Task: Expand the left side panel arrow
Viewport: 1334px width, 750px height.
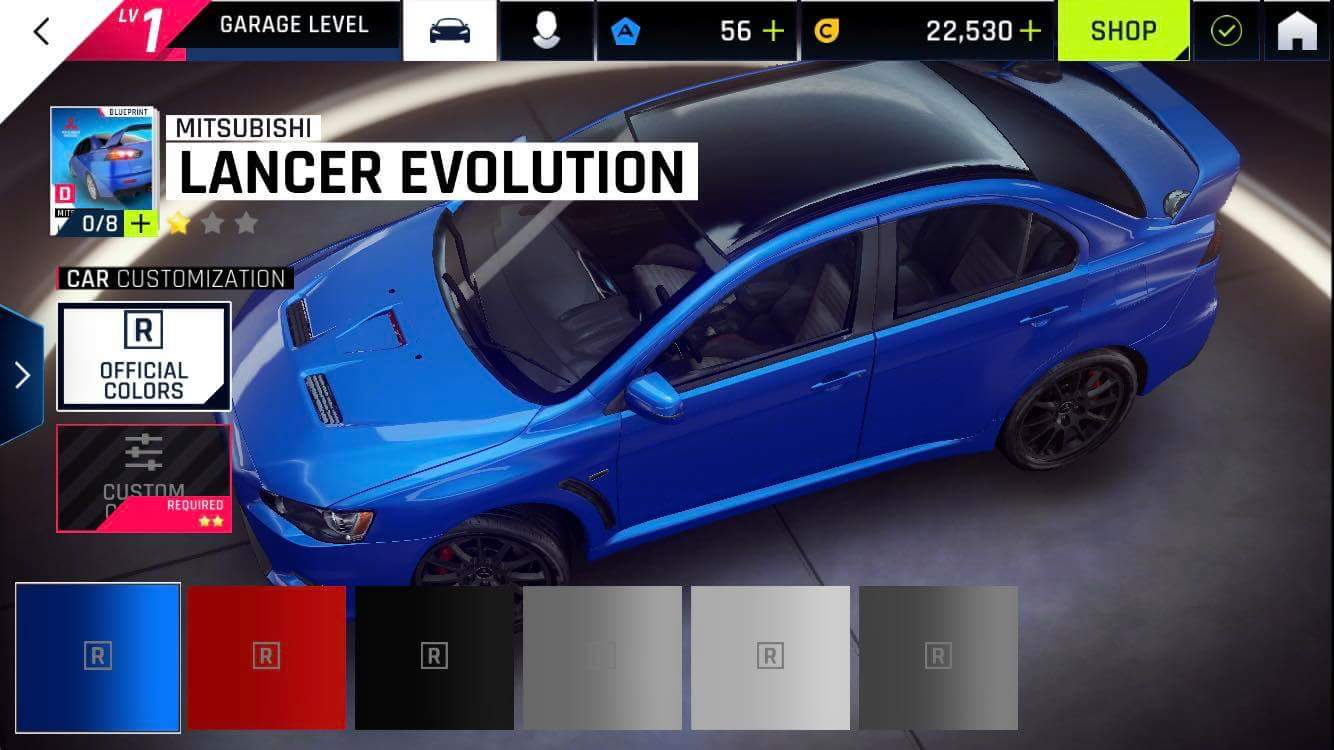Action: tap(21, 375)
